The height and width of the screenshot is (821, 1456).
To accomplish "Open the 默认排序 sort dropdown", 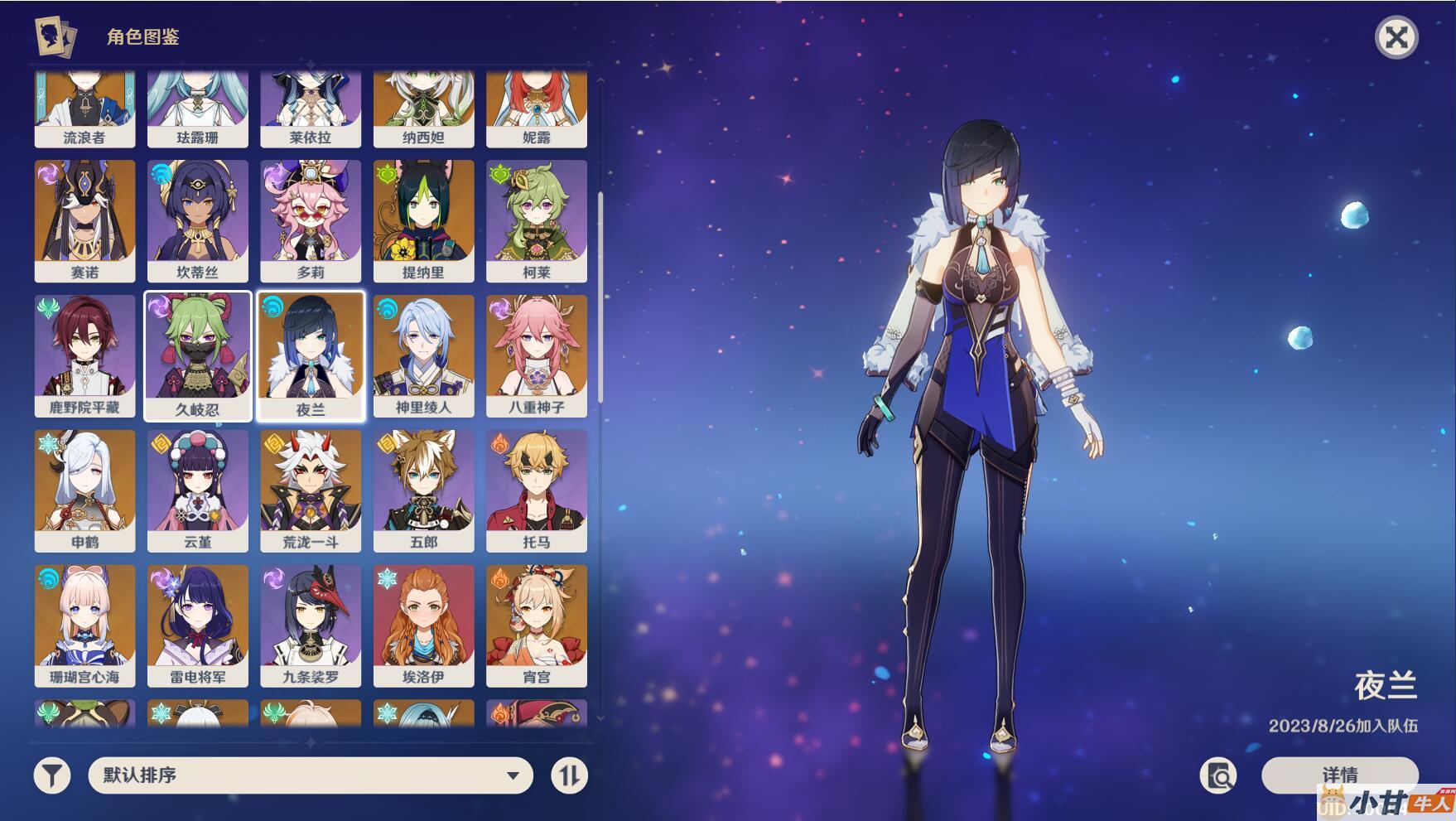I will pos(310,775).
